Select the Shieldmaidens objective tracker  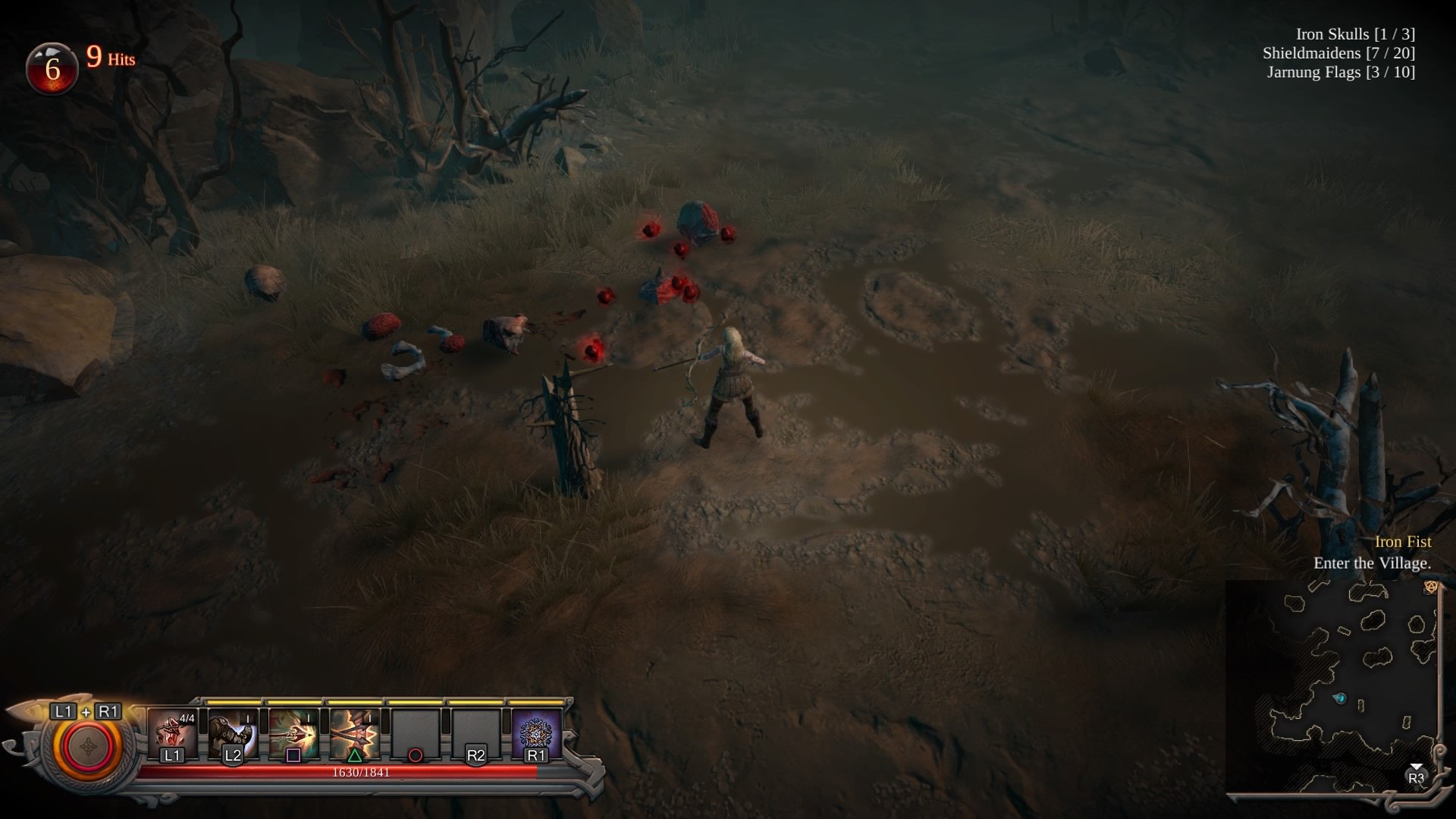tap(1338, 53)
